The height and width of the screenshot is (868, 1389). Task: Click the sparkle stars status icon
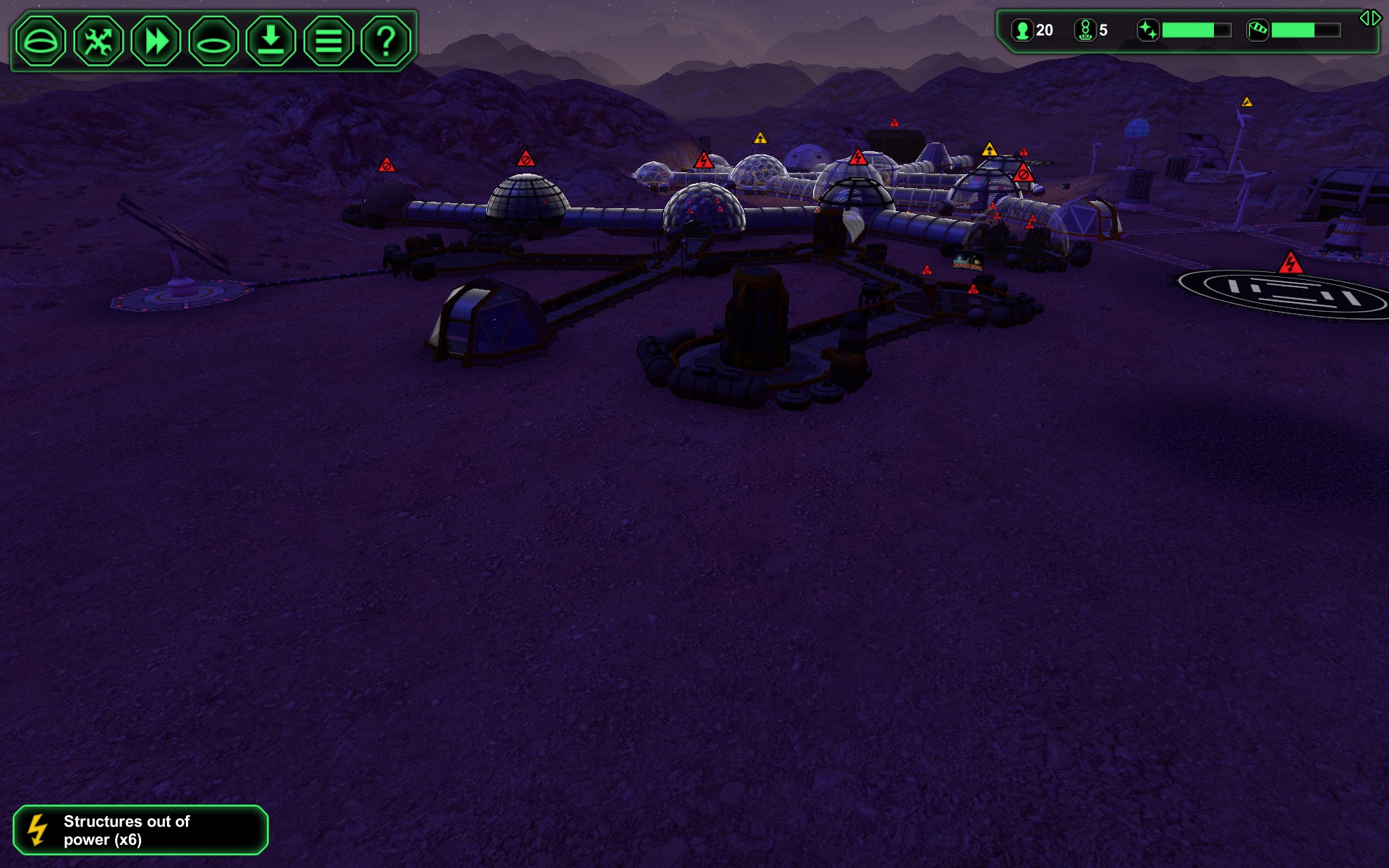(1148, 30)
